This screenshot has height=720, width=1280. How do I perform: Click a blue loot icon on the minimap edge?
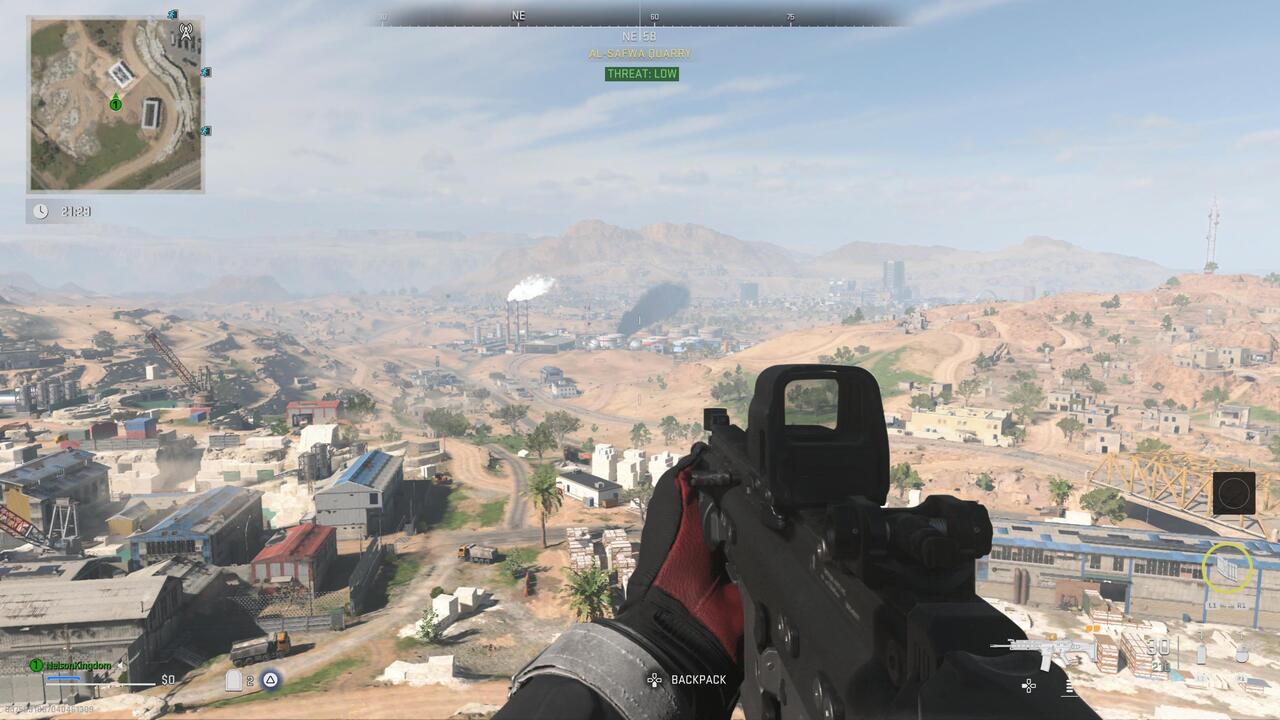pyautogui.click(x=207, y=74)
